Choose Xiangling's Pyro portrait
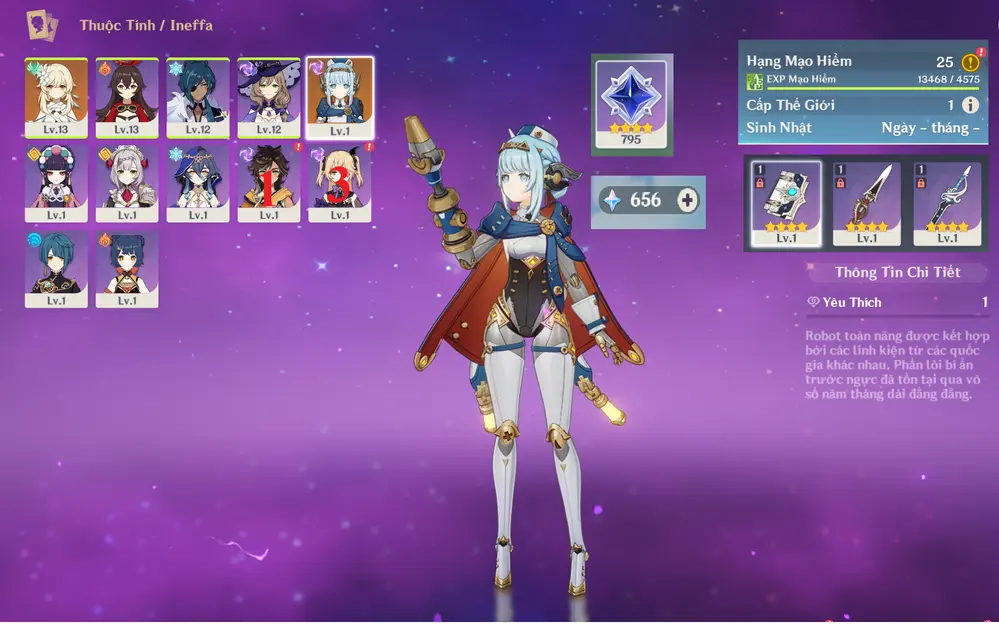999x624 pixels. click(127, 268)
